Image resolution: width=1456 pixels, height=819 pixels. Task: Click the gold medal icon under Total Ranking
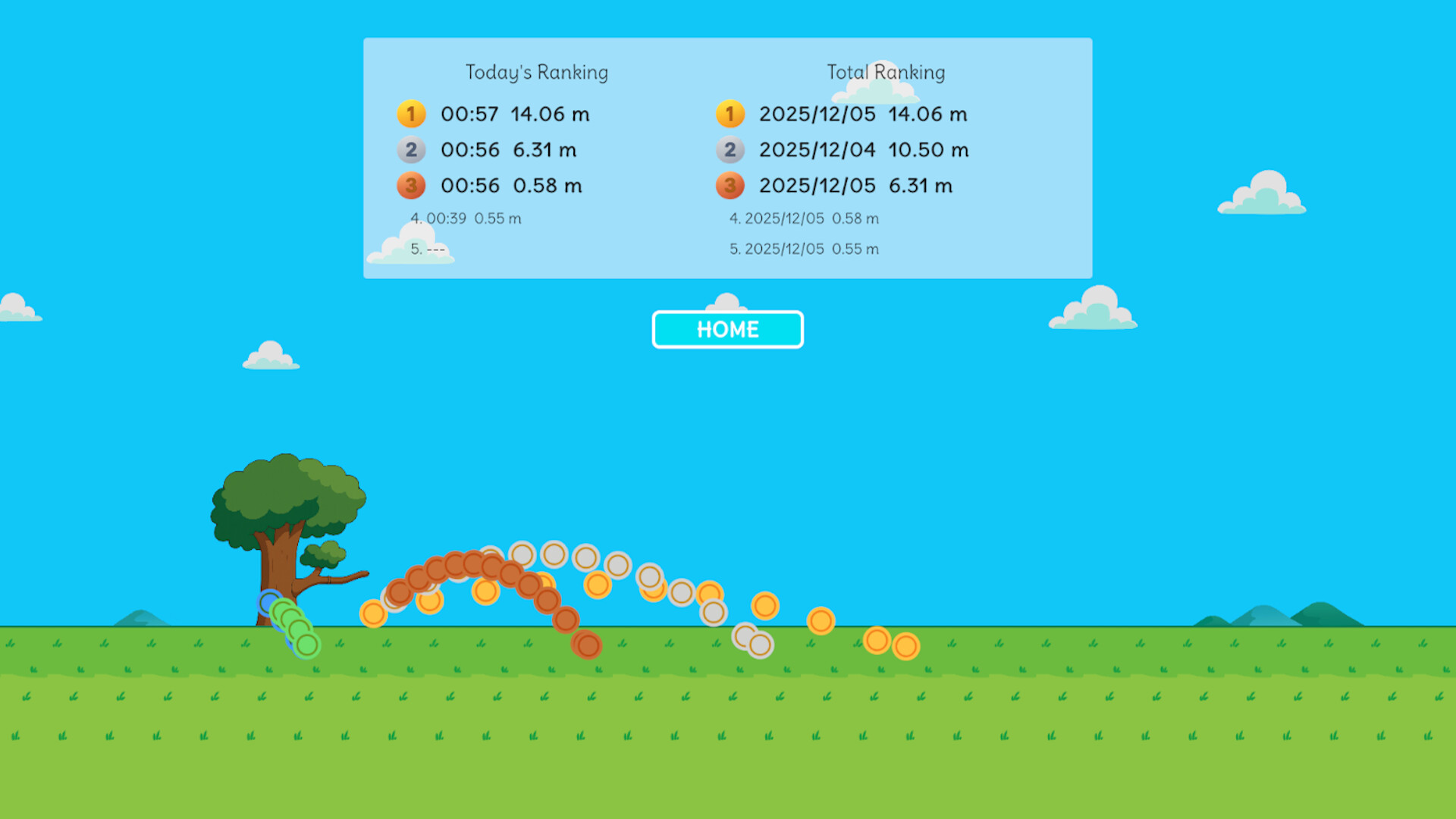pyautogui.click(x=730, y=114)
